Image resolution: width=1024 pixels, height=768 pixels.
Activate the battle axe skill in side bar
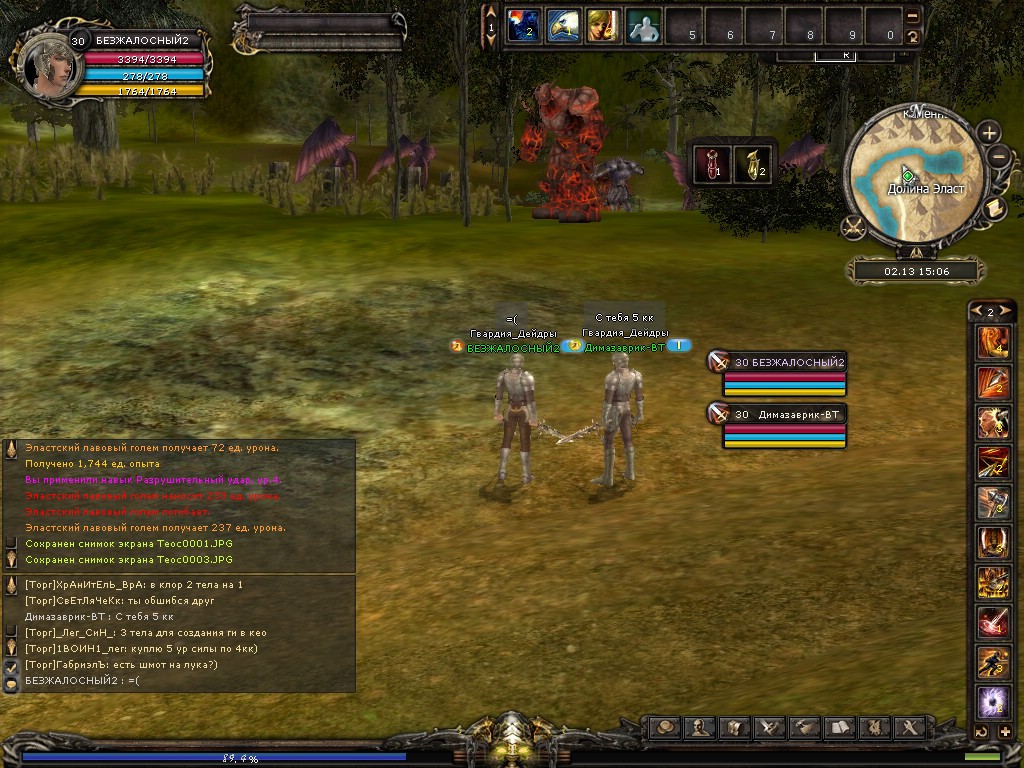click(x=993, y=502)
